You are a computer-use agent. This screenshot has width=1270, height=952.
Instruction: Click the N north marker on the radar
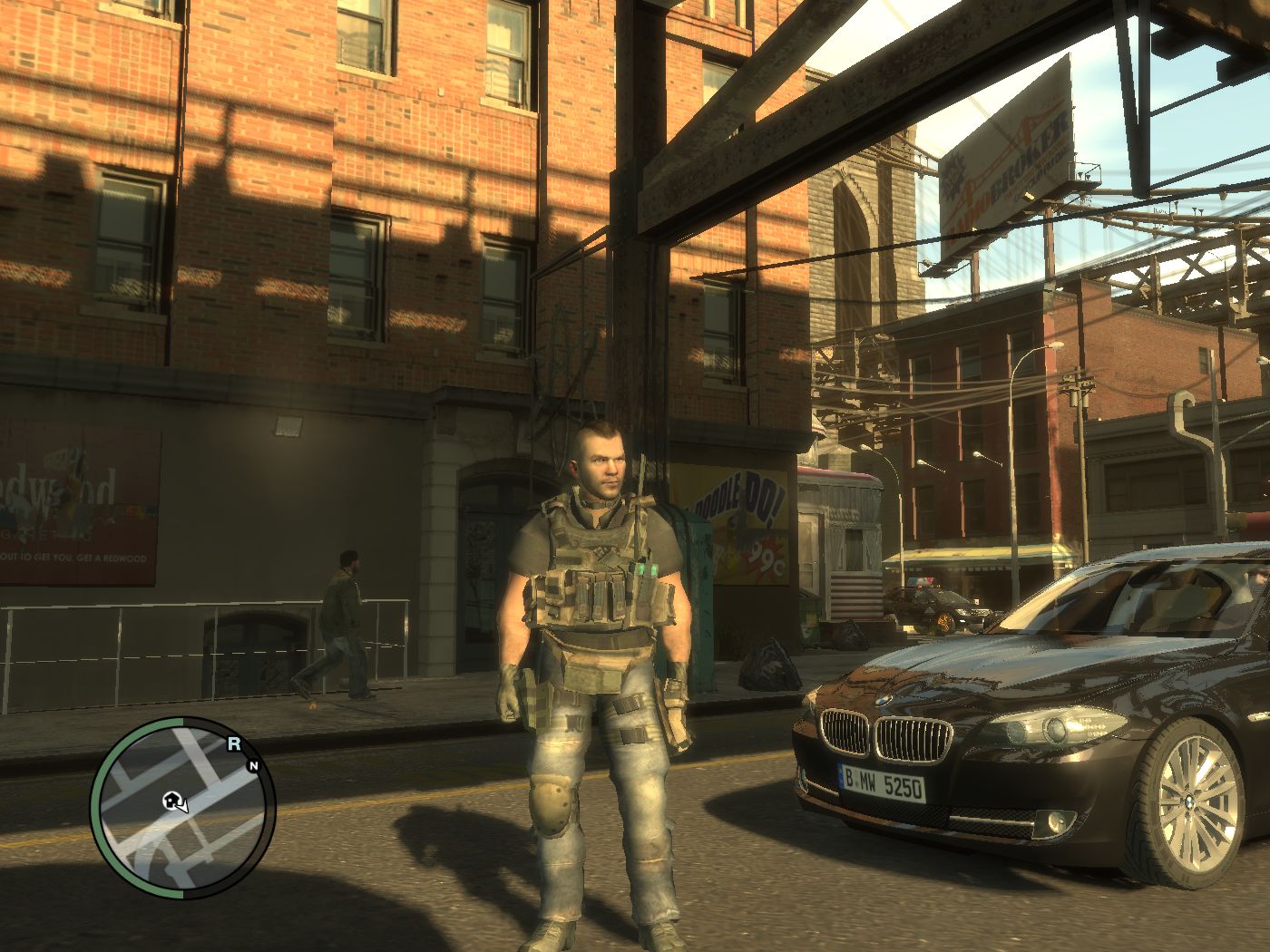[x=253, y=766]
